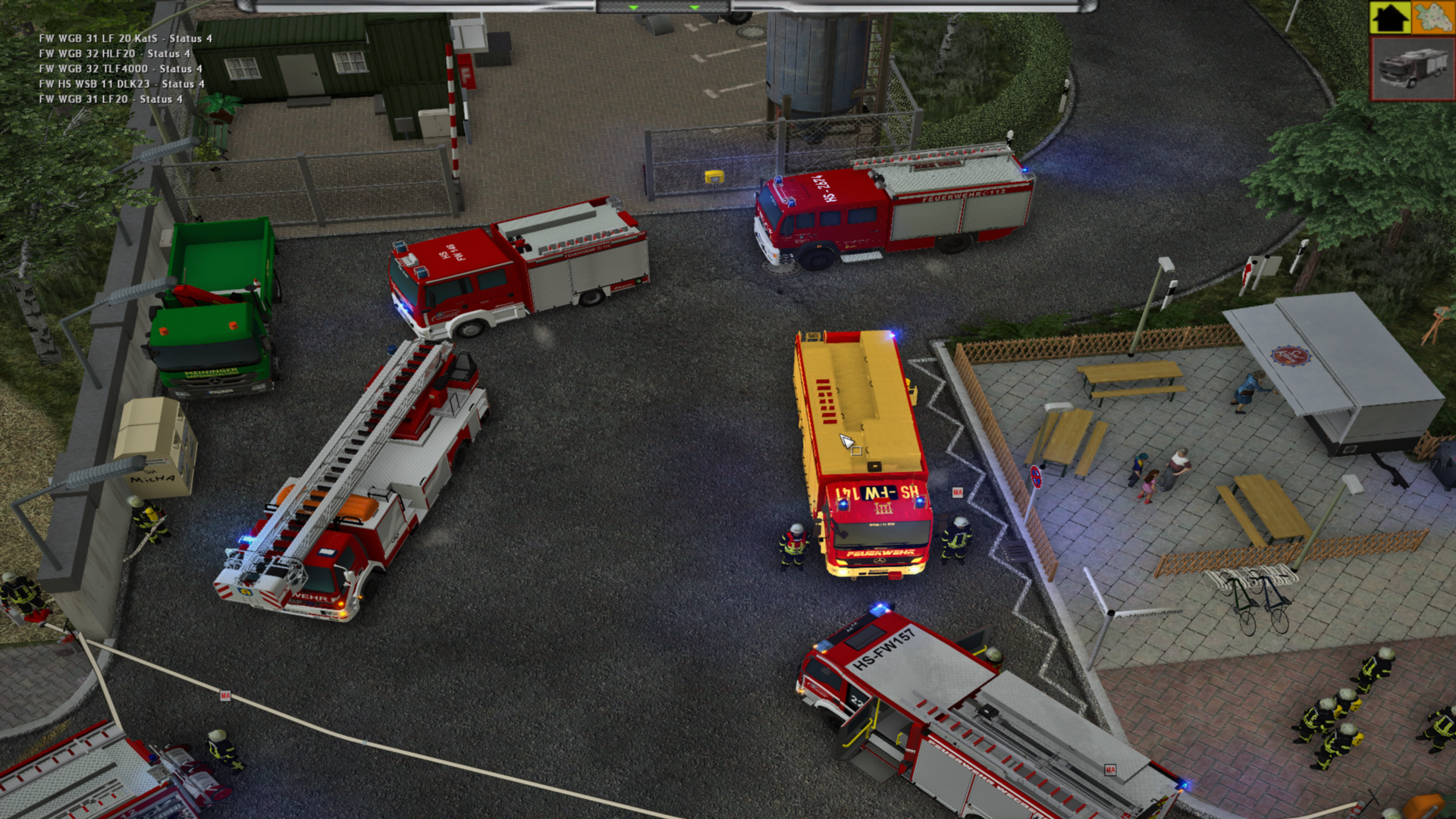This screenshot has width=1456, height=819.
Task: Select the fire truck portrait thumbnail
Action: click(x=1413, y=68)
